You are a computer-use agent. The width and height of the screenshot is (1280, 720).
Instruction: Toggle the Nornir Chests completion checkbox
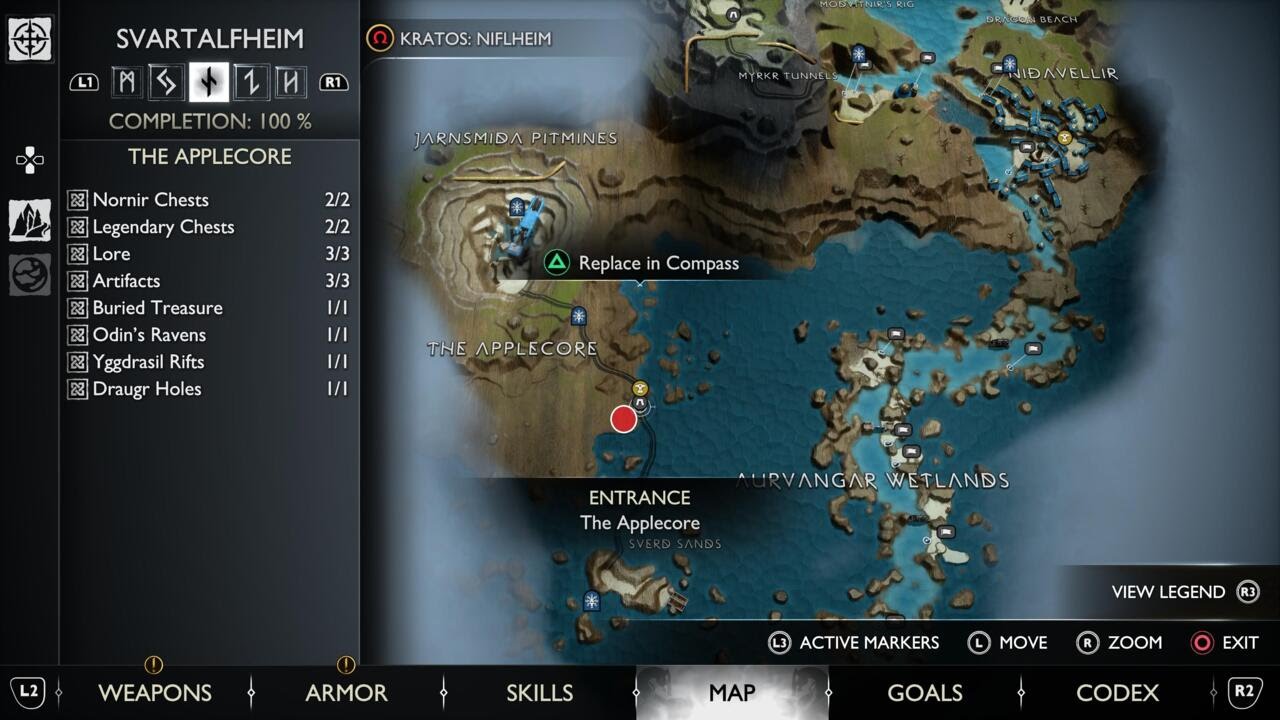tap(78, 200)
